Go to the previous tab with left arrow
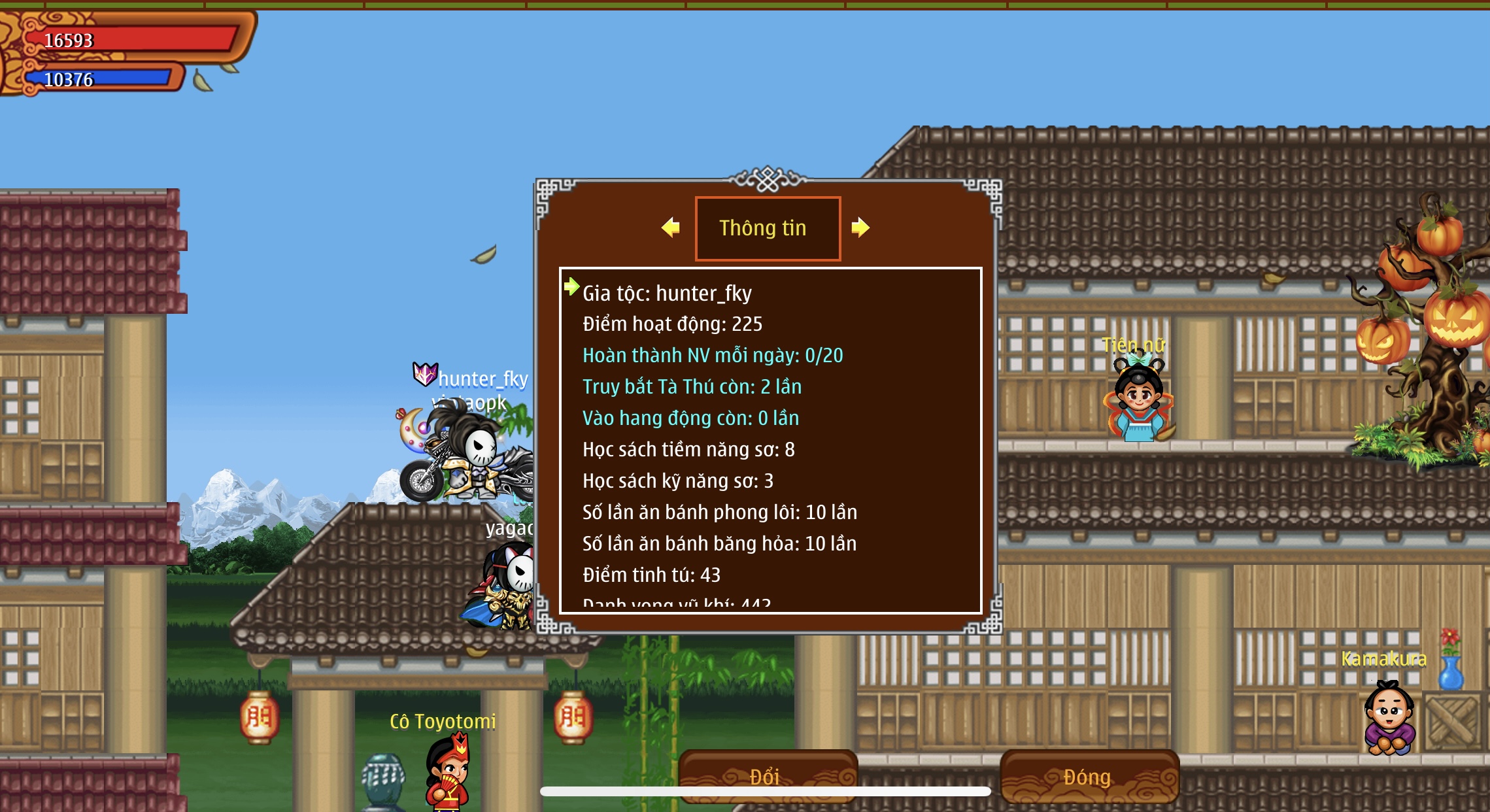This screenshot has width=1490, height=812. (x=671, y=228)
